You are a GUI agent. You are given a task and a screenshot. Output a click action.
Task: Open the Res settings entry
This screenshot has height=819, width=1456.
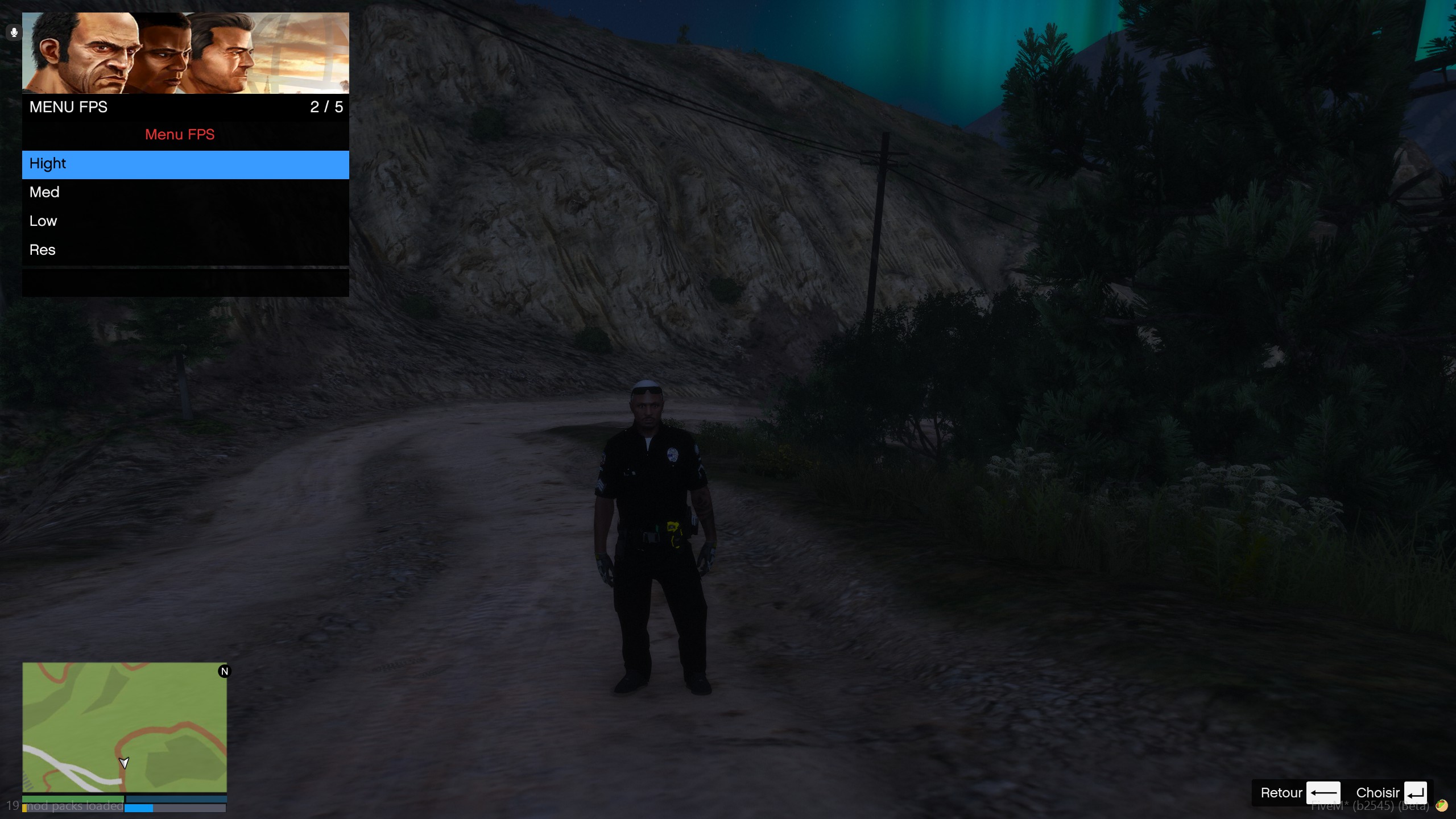(x=185, y=250)
